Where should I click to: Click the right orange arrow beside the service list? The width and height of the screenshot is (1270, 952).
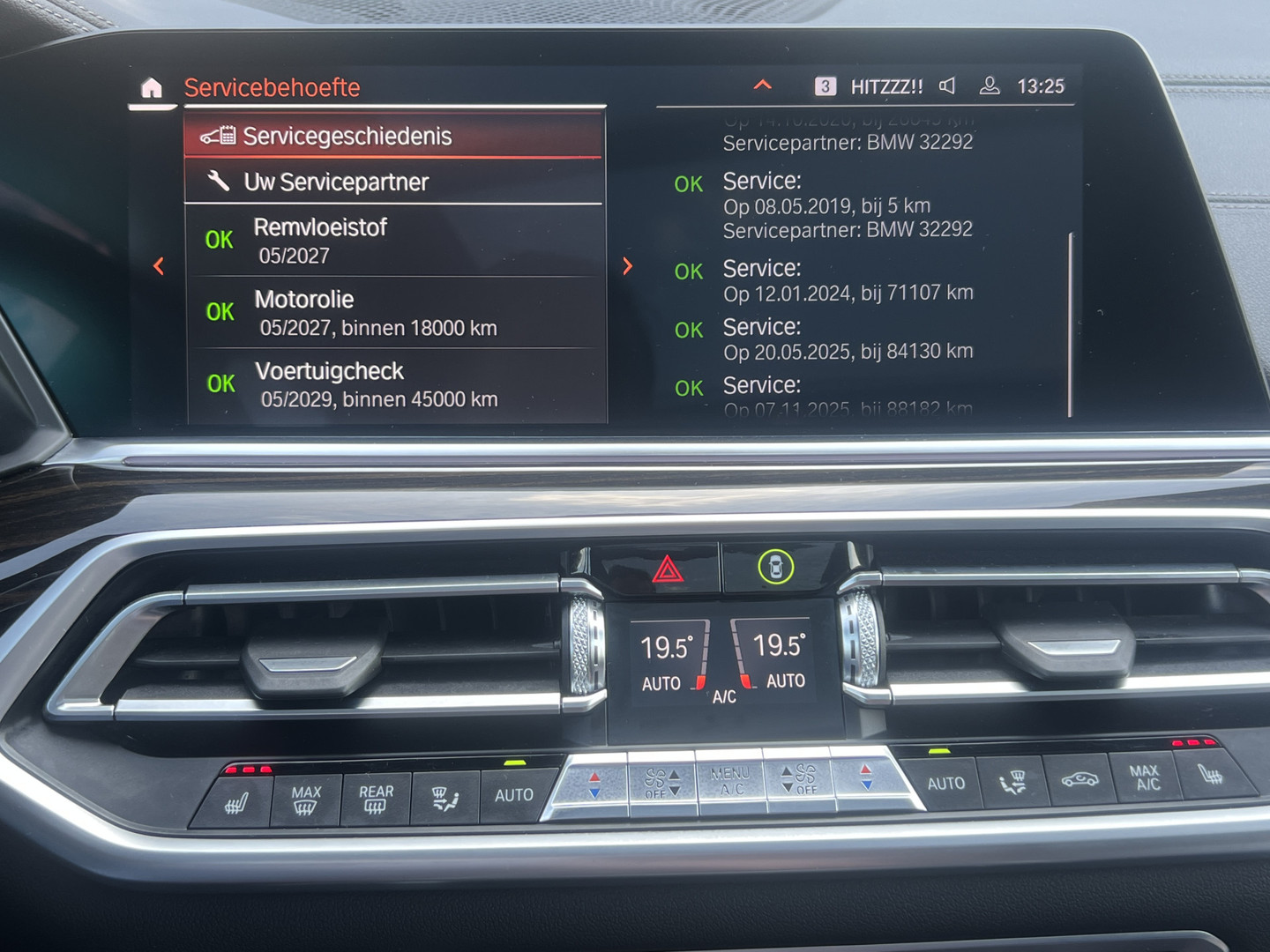pos(627,265)
